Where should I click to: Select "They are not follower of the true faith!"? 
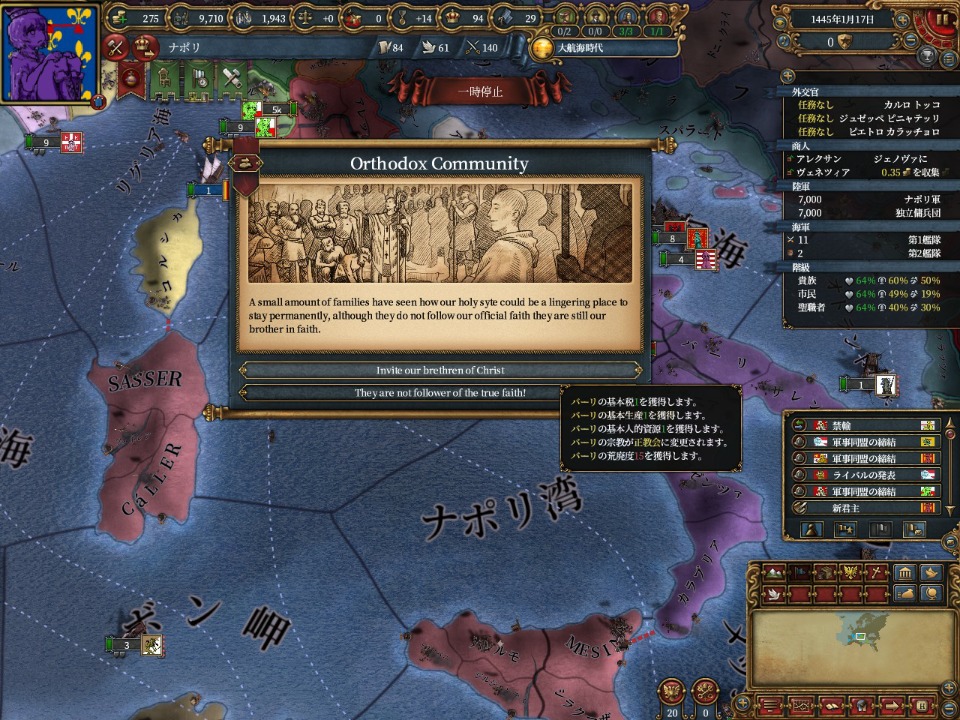click(440, 393)
